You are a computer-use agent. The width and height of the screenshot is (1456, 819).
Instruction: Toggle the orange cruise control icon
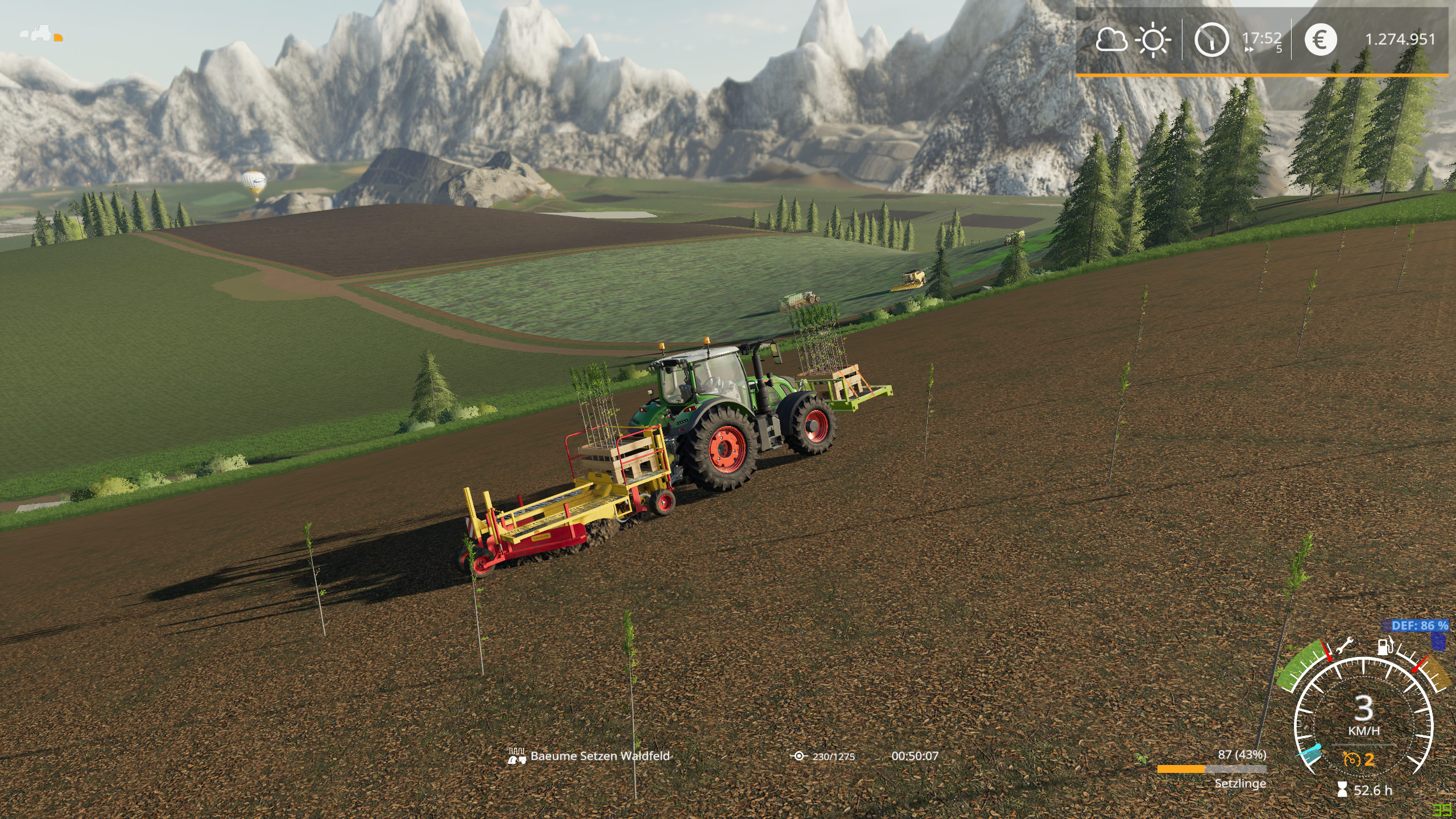click(1351, 759)
